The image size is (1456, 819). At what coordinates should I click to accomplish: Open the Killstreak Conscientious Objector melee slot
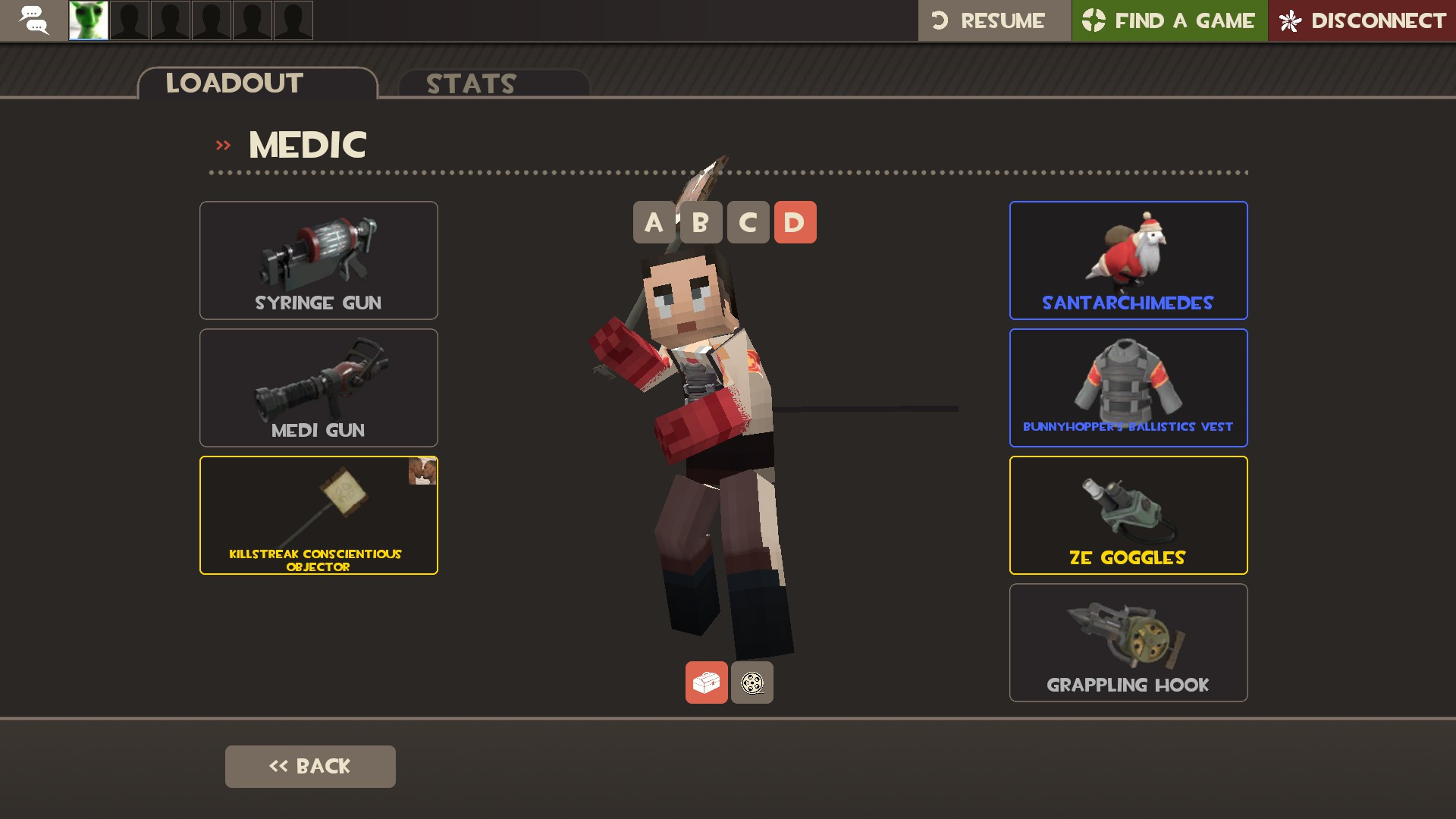pyautogui.click(x=318, y=515)
